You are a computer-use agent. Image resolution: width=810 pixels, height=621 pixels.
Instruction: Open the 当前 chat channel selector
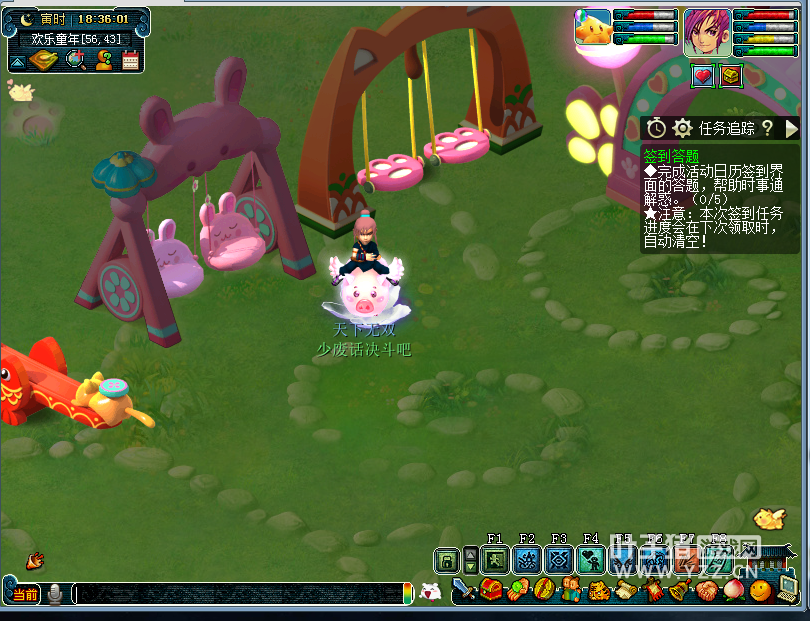pyautogui.click(x=25, y=595)
